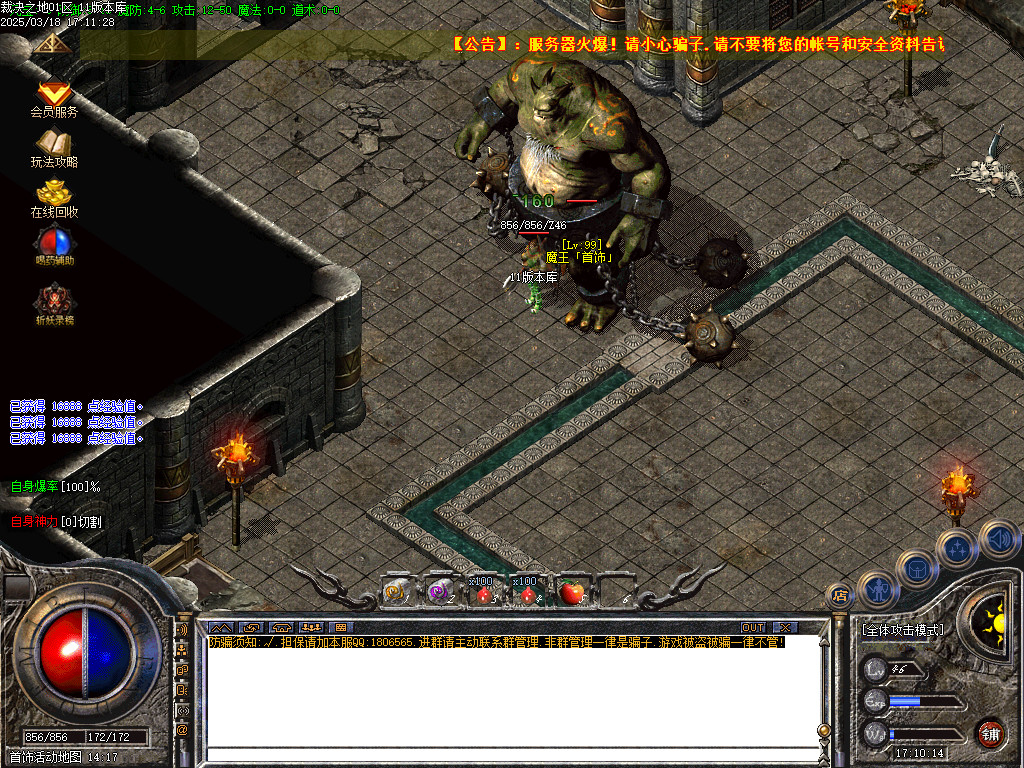Toggle sound with the speaker button
This screenshot has height=768, width=1024.
tap(998, 538)
